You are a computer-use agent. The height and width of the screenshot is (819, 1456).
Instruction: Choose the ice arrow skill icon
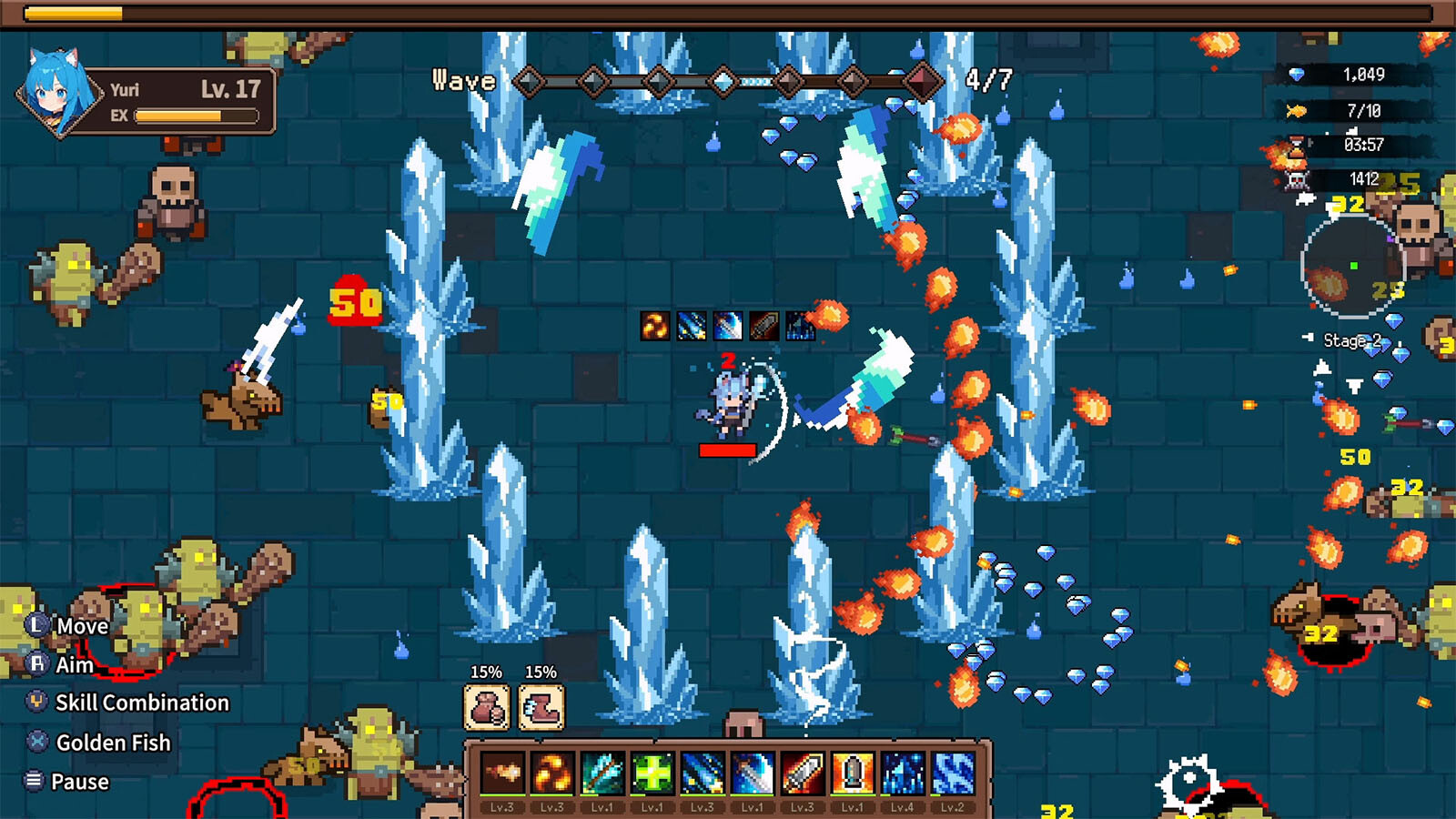point(602,774)
